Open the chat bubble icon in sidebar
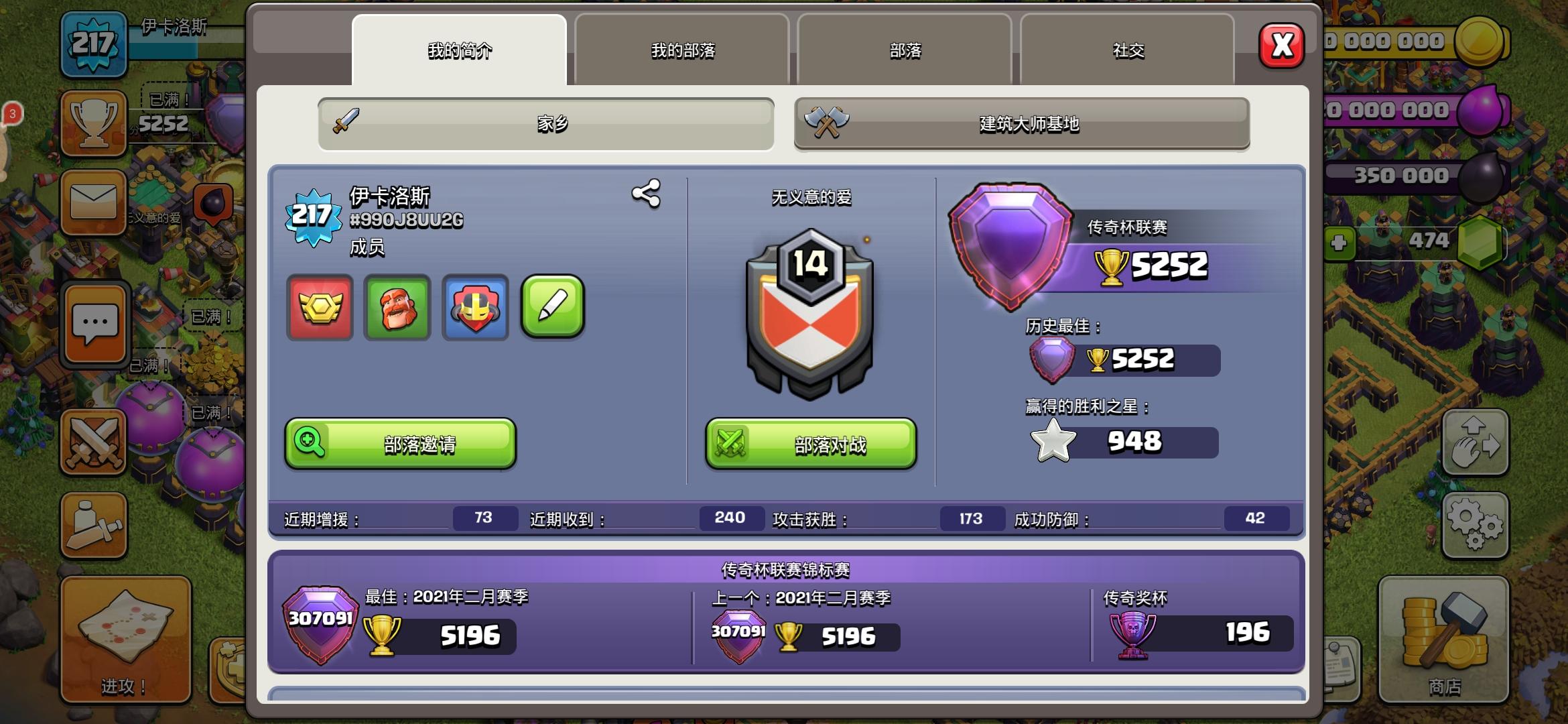 tap(94, 324)
